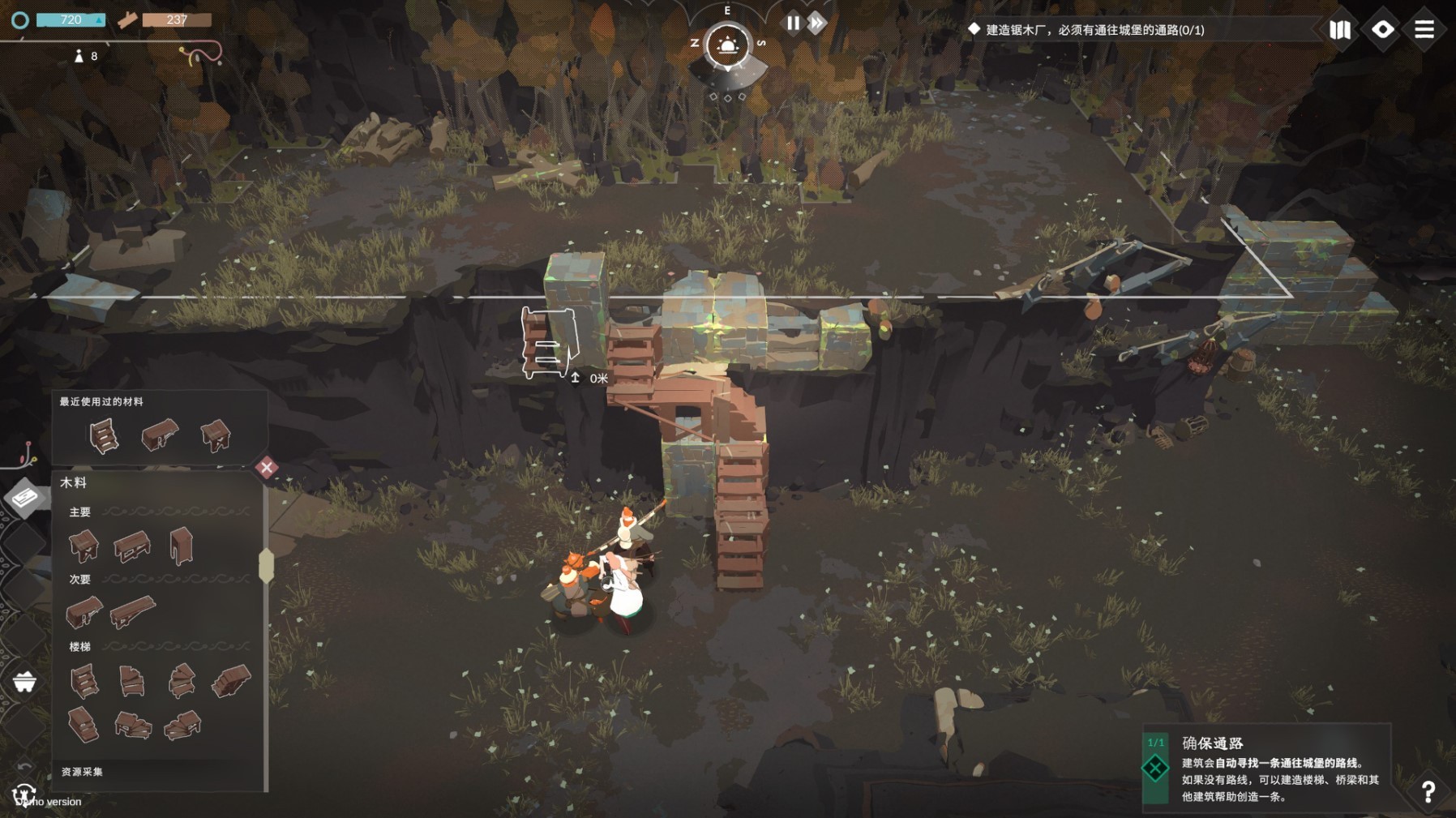Choose the tall wooden pillar piece
Image resolution: width=1456 pixels, height=818 pixels.
tap(181, 545)
